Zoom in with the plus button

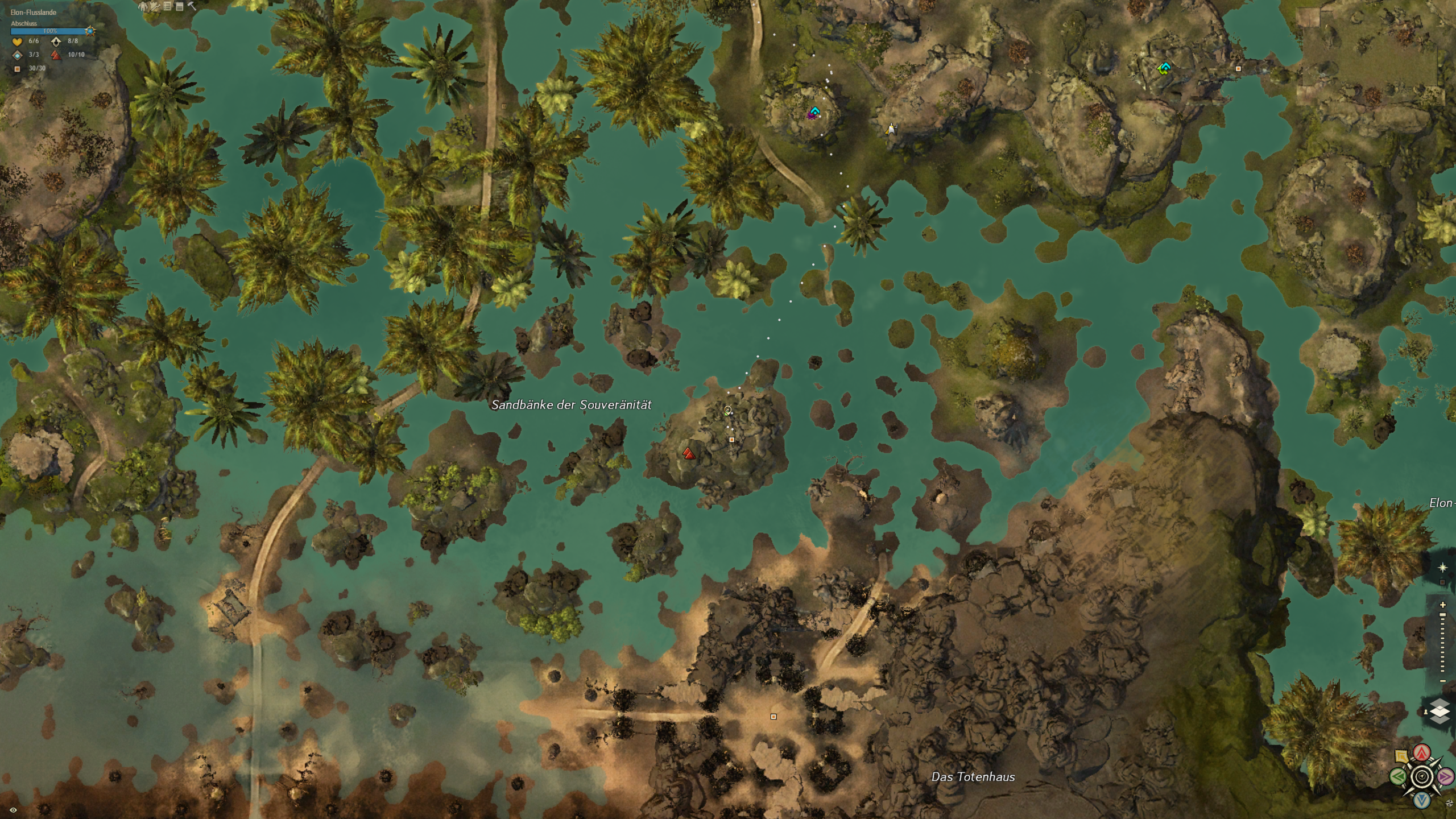1443,605
